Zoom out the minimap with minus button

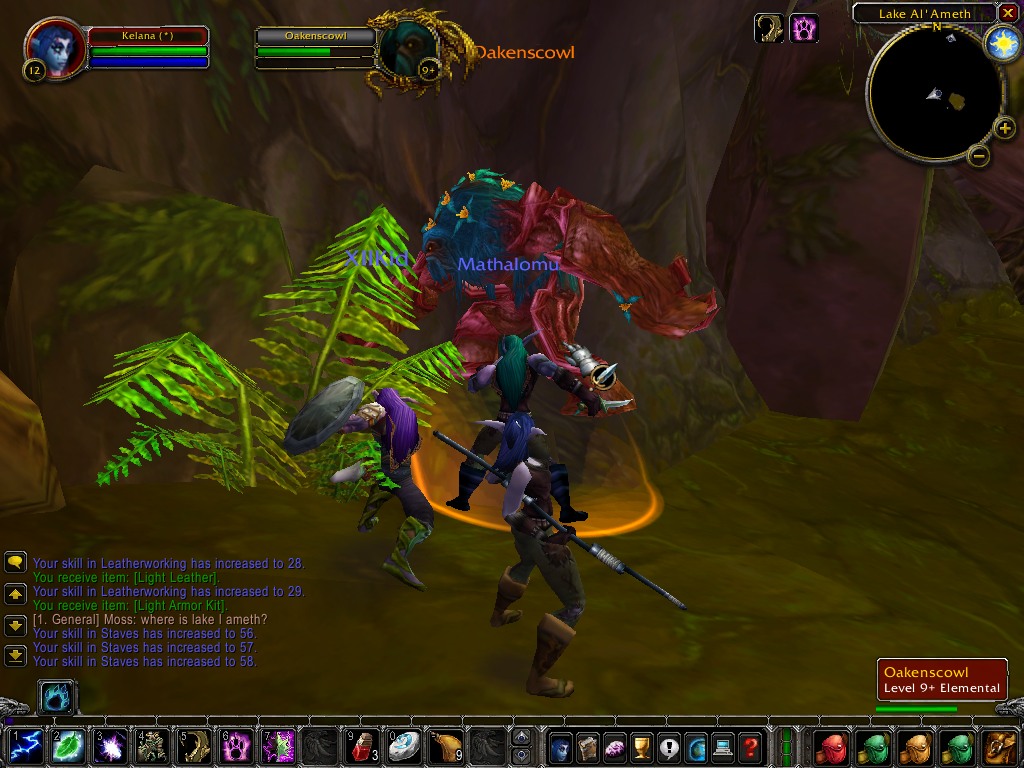coord(979,155)
